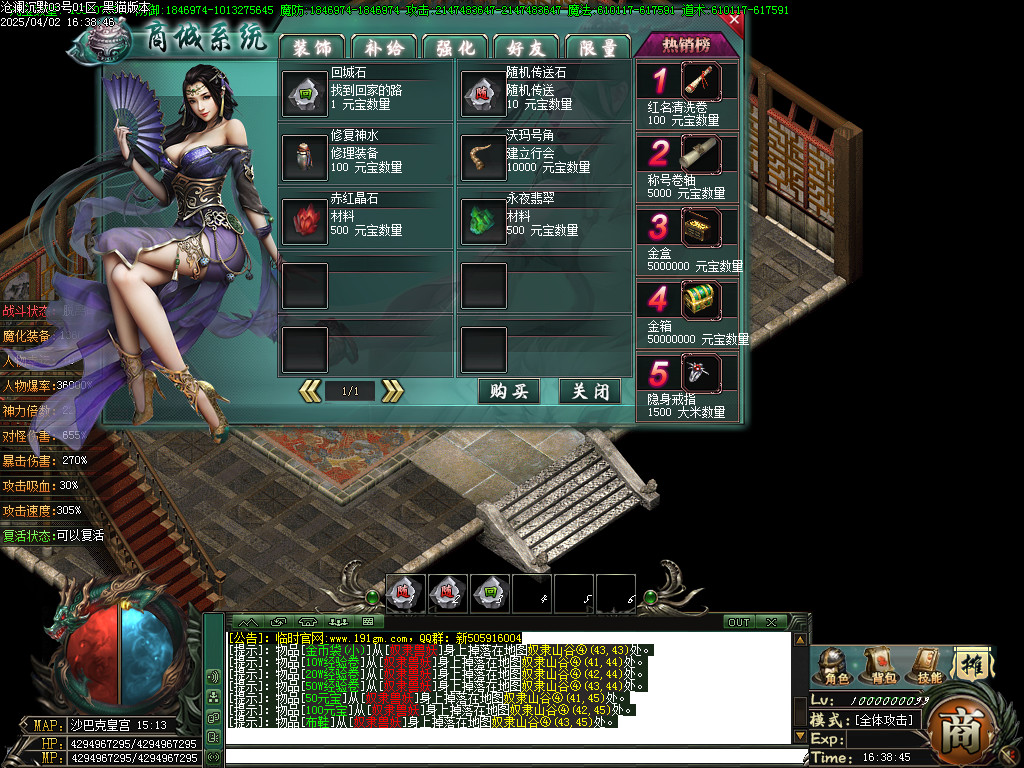
Task: Switch to the 装饰 shop tab
Action: [x=312, y=47]
